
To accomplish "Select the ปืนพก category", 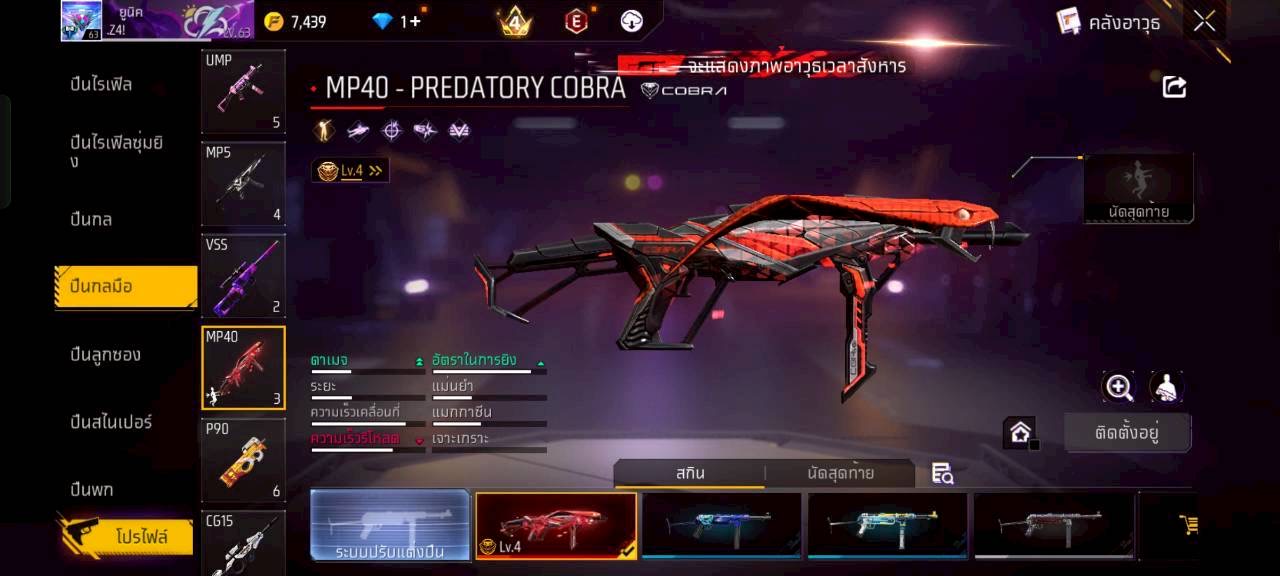I will click(91, 489).
